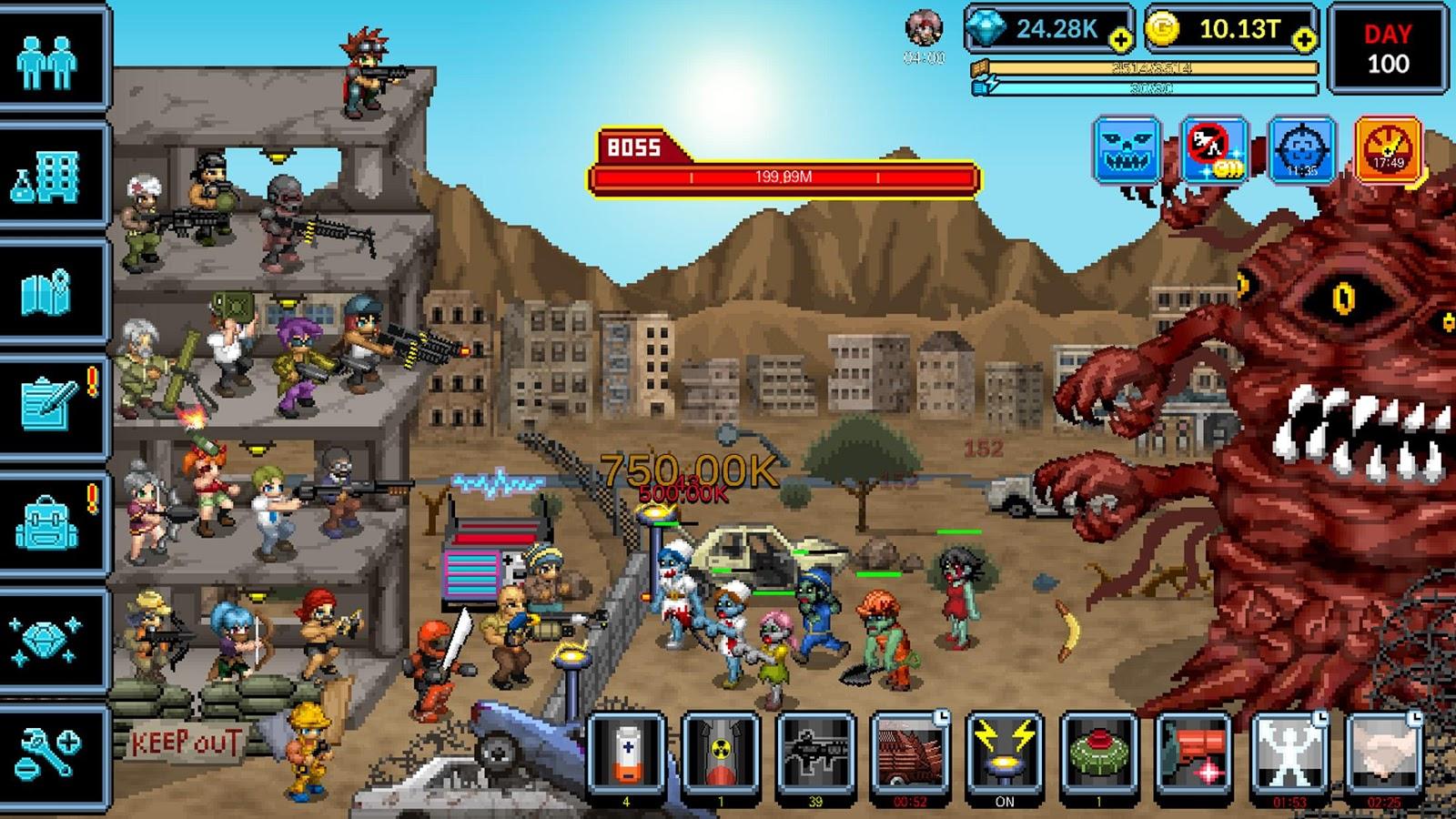This screenshot has height=819, width=1456.
Task: Add more gold coins with plus button
Action: (1304, 39)
